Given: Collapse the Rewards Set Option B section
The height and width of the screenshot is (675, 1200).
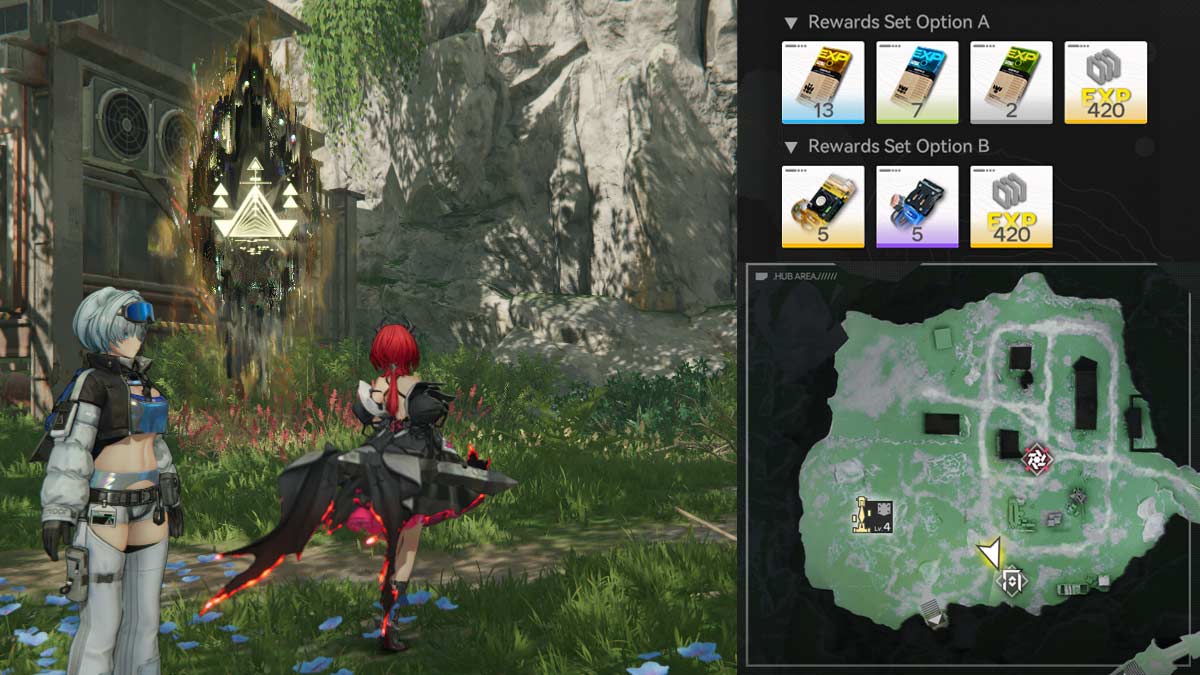Looking at the screenshot, I should click(791, 147).
